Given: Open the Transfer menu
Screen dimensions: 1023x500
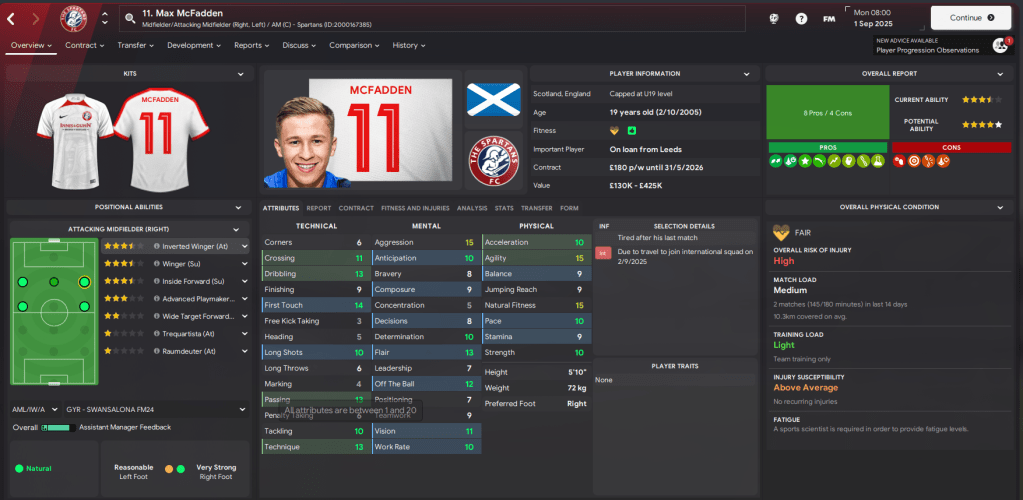Looking at the screenshot, I should (x=136, y=45).
